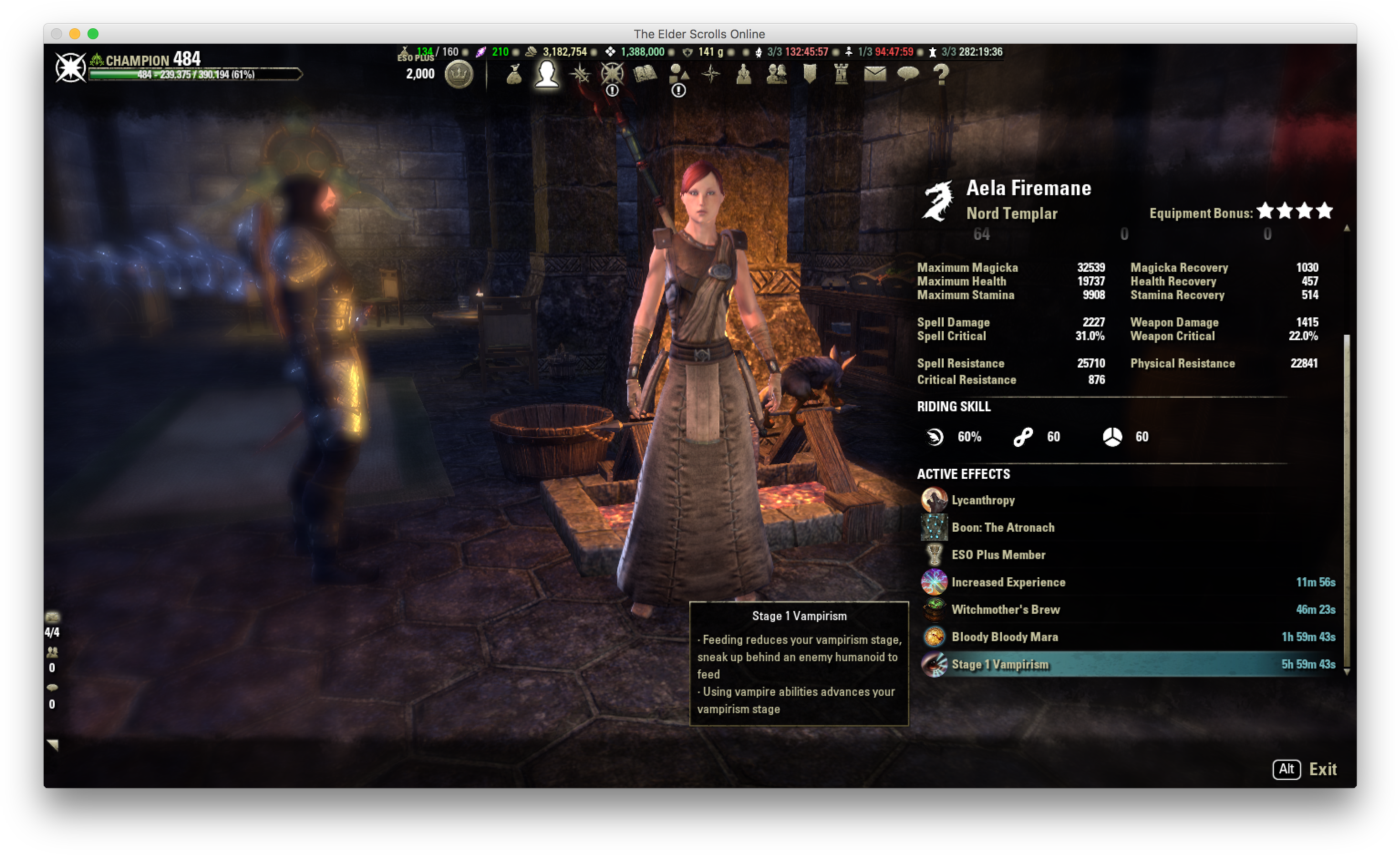Open the inventory bag icon
The height and width of the screenshot is (855, 1400).
pos(514,74)
